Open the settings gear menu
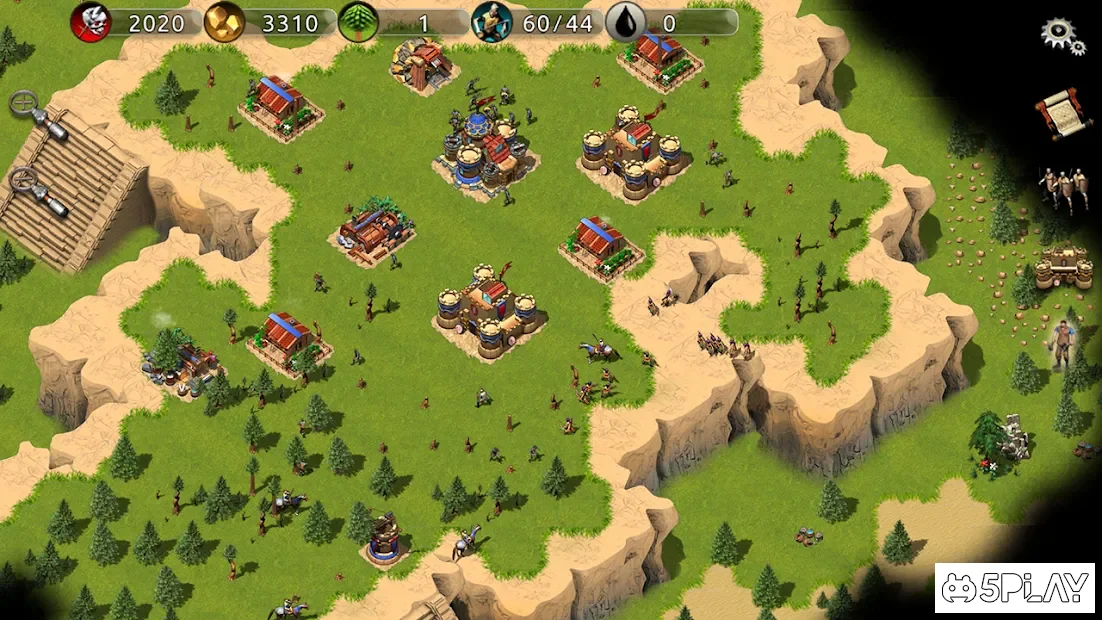This screenshot has height=620, width=1102. coord(1061,35)
